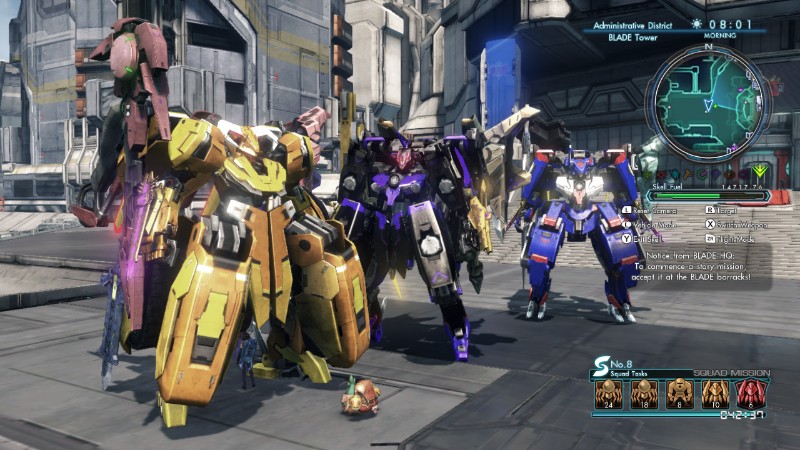The width and height of the screenshot is (800, 450).
Task: Choose the humanoid squad task target showing 8
Action: click(679, 394)
